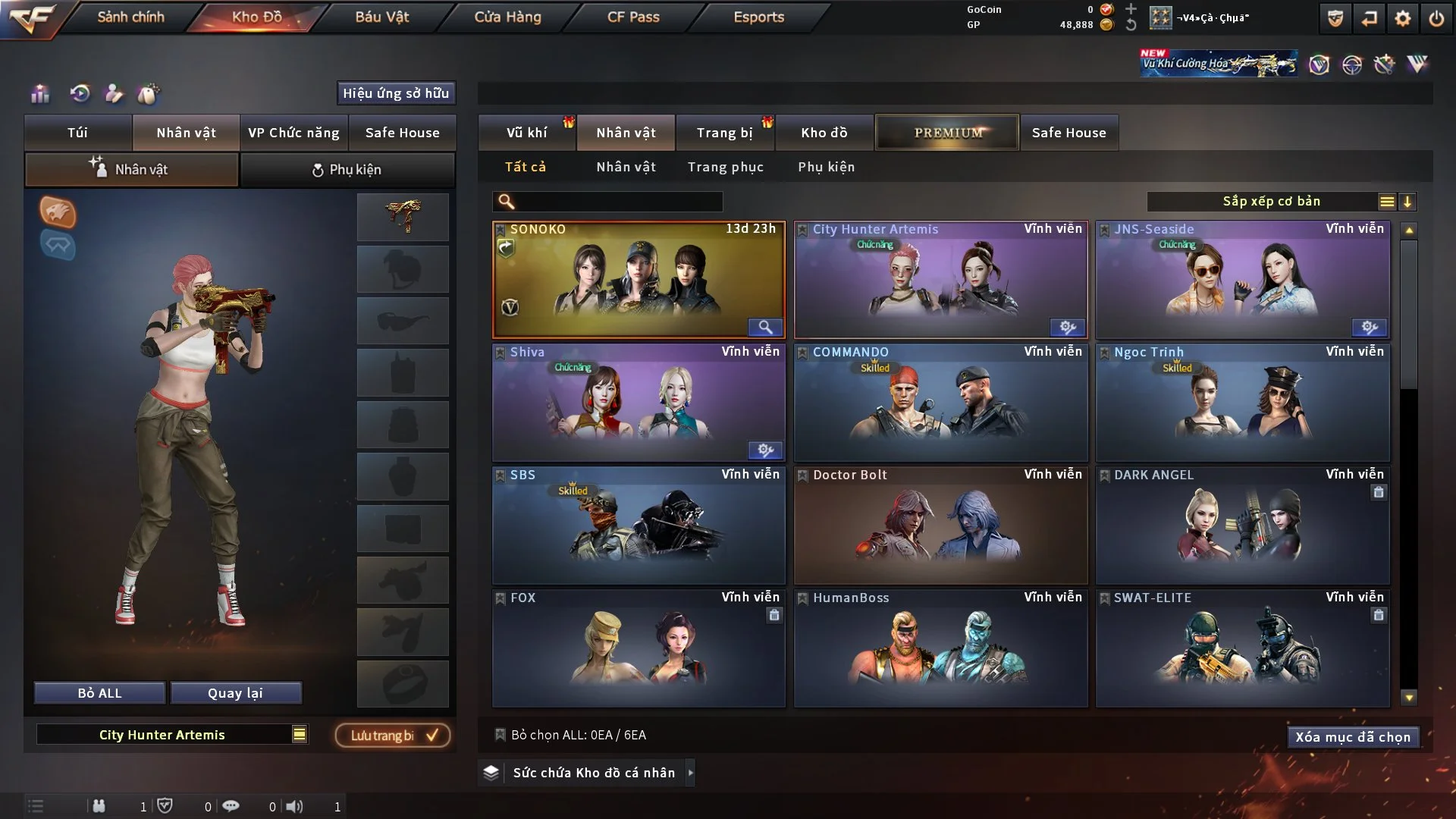The width and height of the screenshot is (1456, 819).
Task: Open the gear settings icon
Action: click(x=1402, y=18)
